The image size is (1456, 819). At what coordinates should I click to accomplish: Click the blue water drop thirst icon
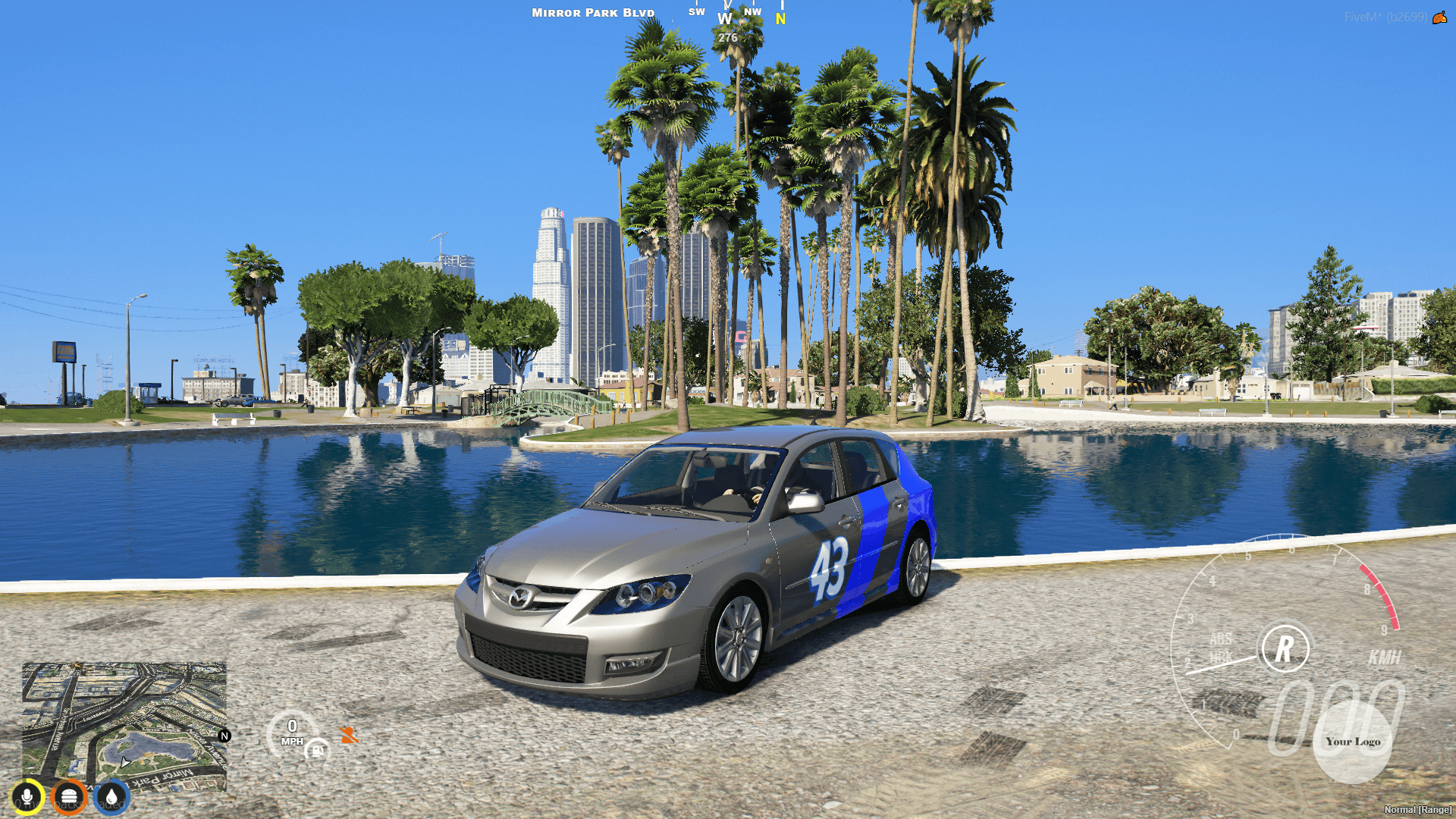pos(111,795)
